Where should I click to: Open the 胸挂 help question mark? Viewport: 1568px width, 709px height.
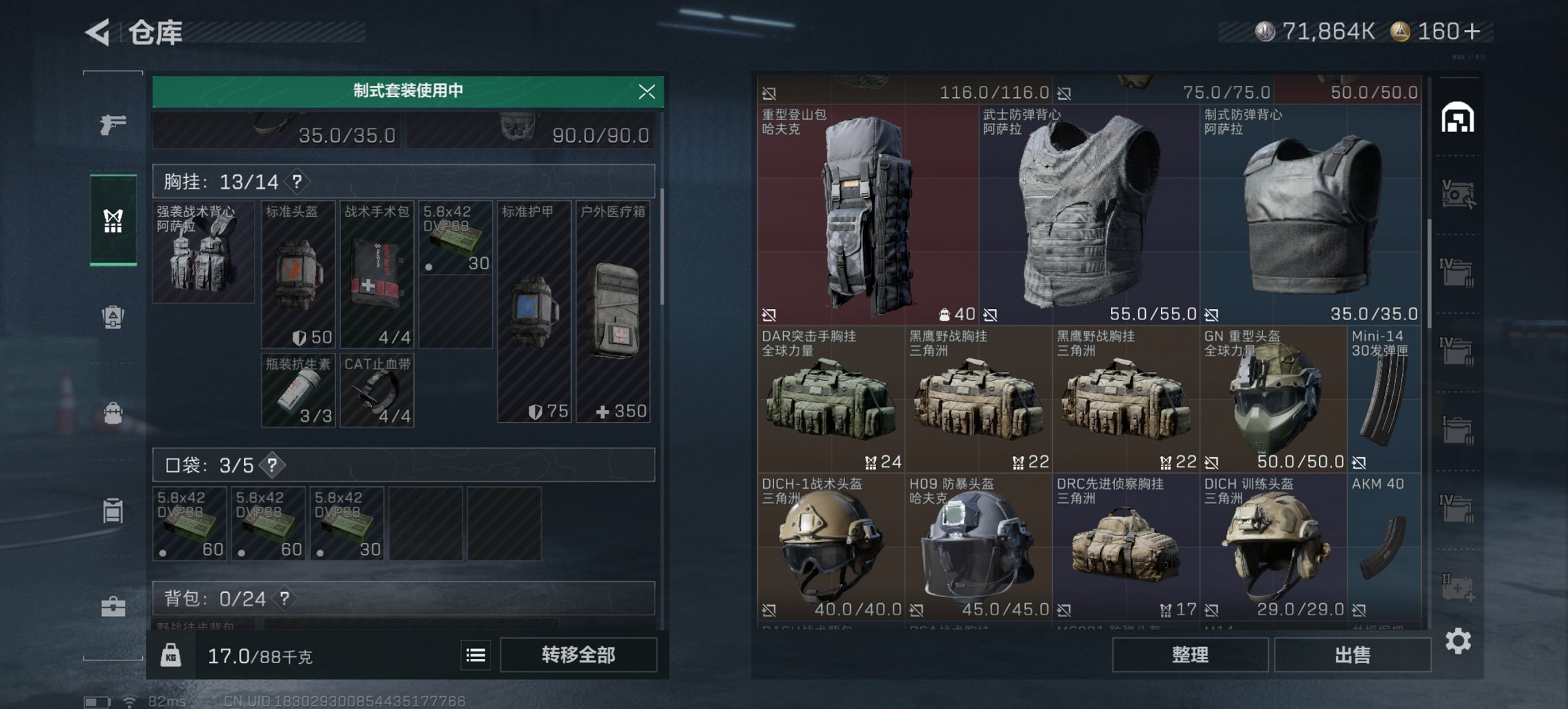298,183
